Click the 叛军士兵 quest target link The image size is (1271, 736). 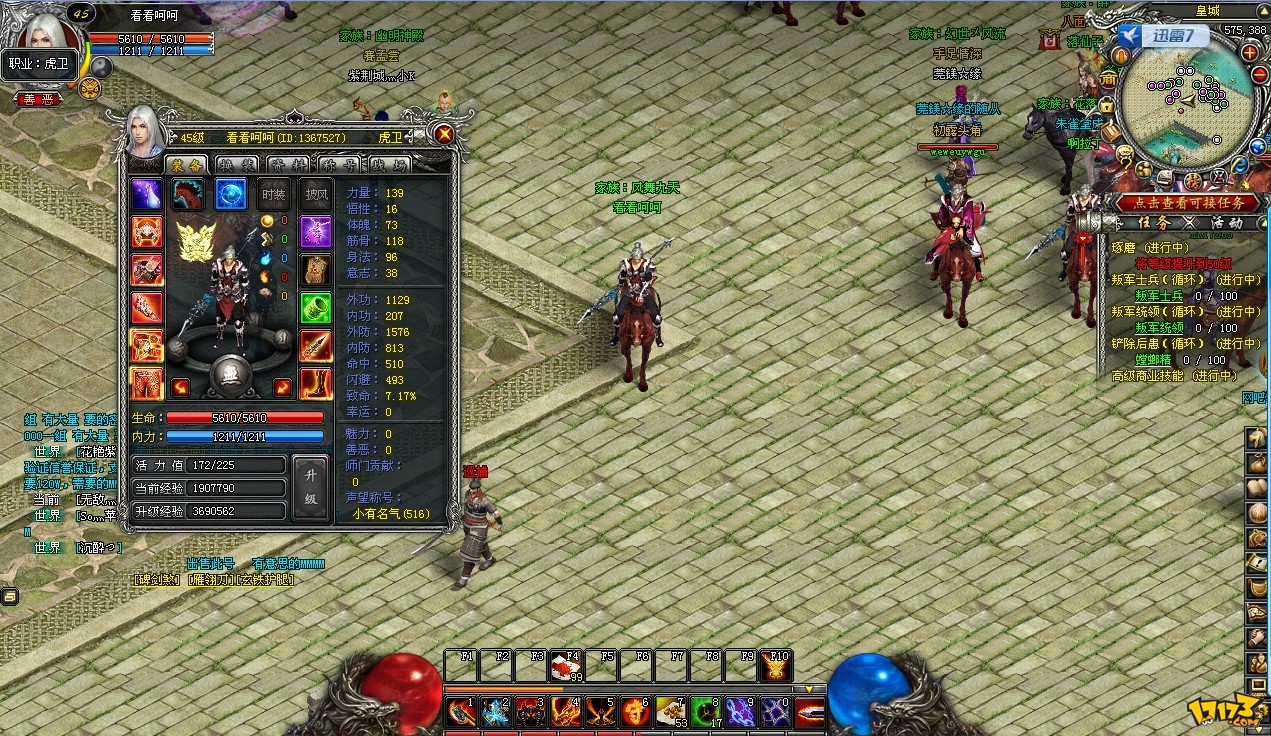[1158, 296]
